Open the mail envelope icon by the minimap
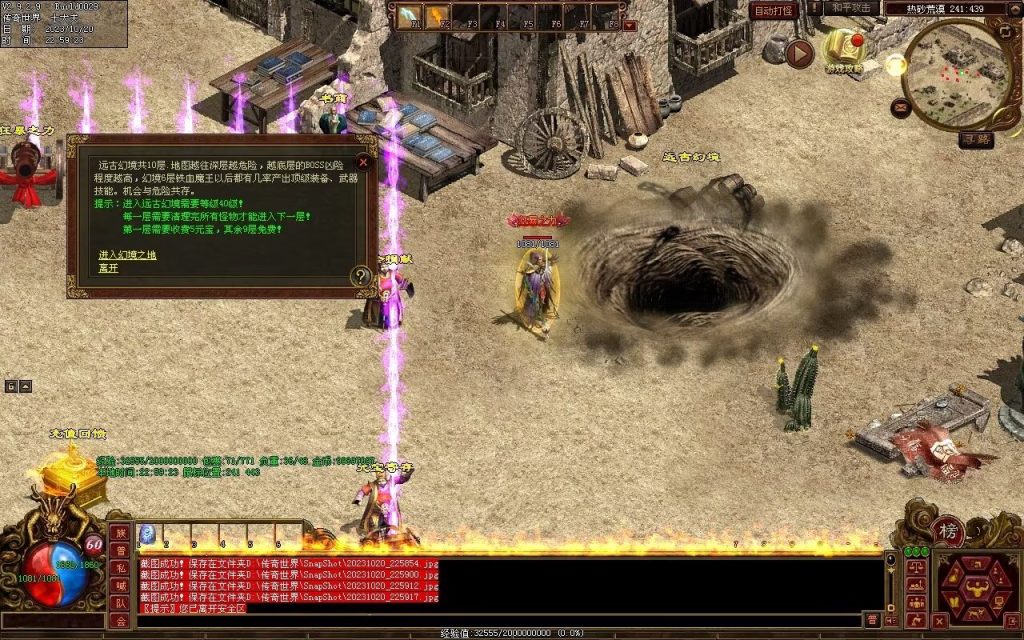1024x640 pixels. (901, 105)
